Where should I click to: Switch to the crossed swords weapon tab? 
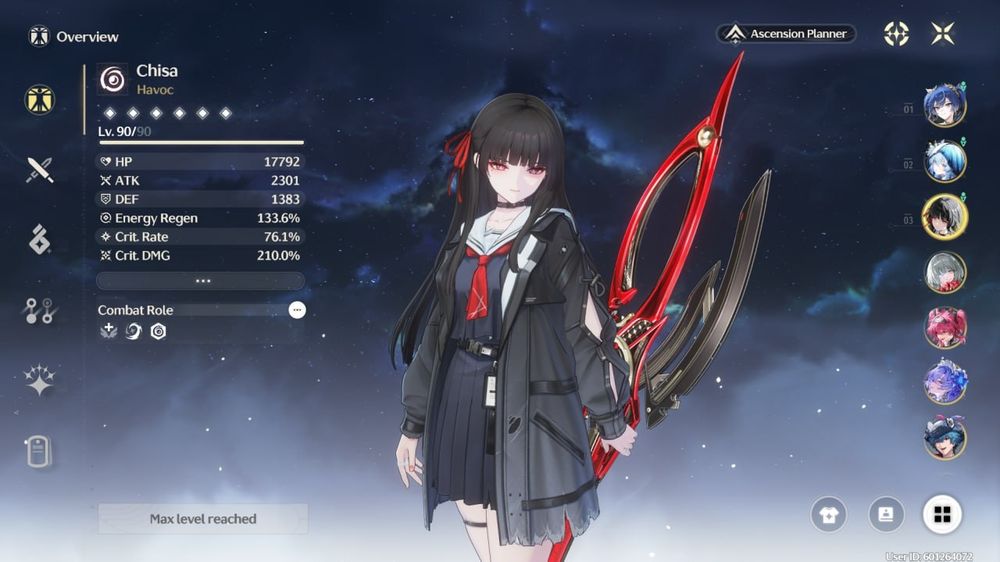[40, 169]
